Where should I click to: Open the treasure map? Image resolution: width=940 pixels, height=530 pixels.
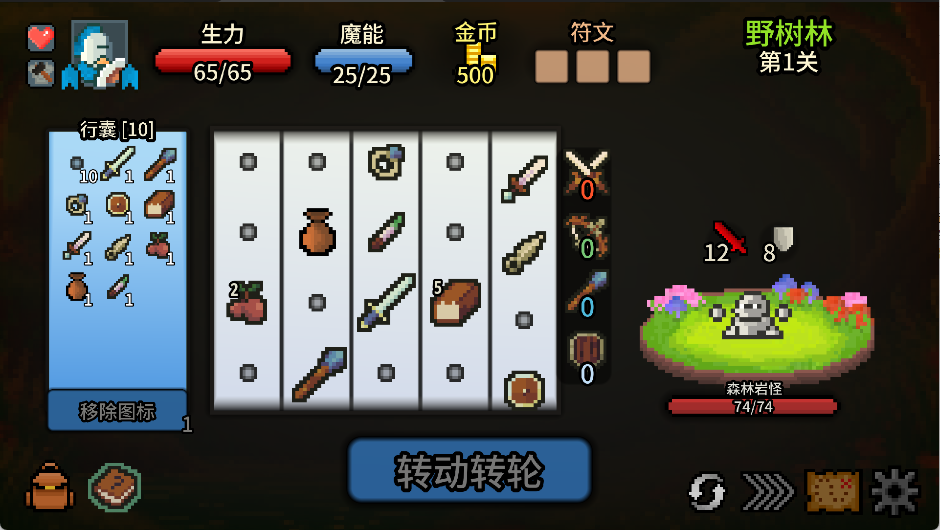click(x=833, y=491)
